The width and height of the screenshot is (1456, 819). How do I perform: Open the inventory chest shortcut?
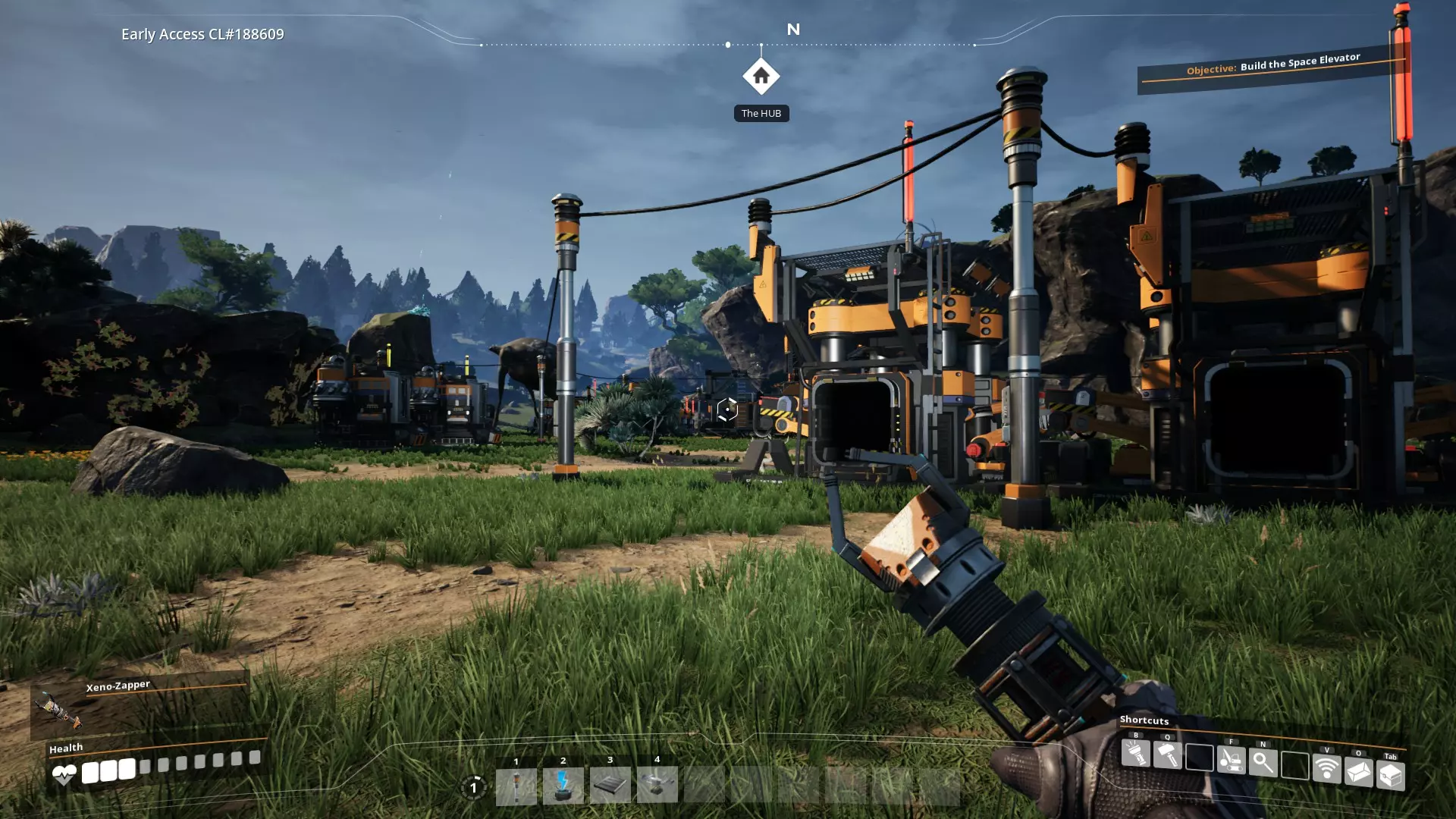(x=1390, y=776)
